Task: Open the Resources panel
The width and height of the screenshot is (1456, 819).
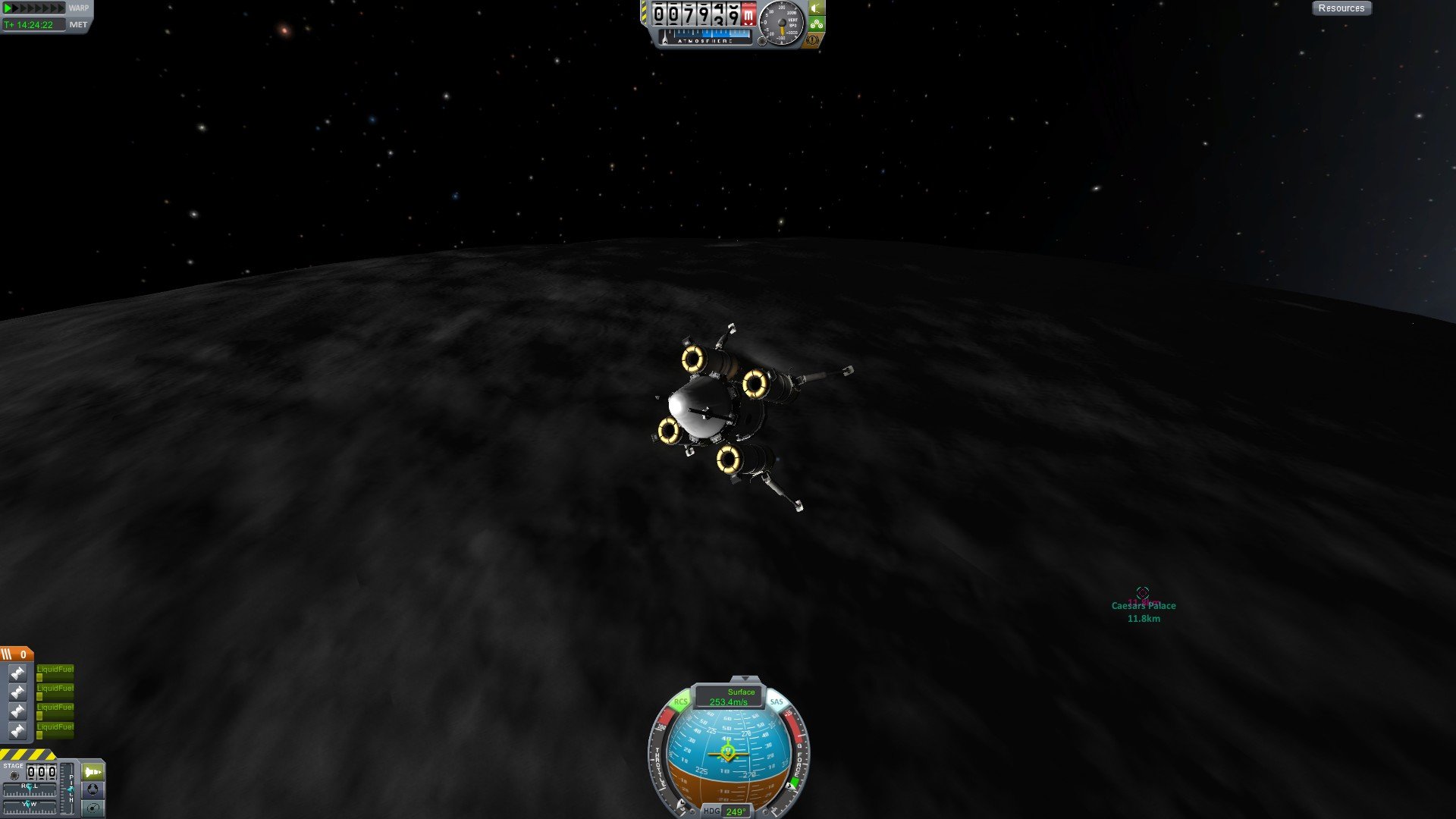Action: [1341, 8]
